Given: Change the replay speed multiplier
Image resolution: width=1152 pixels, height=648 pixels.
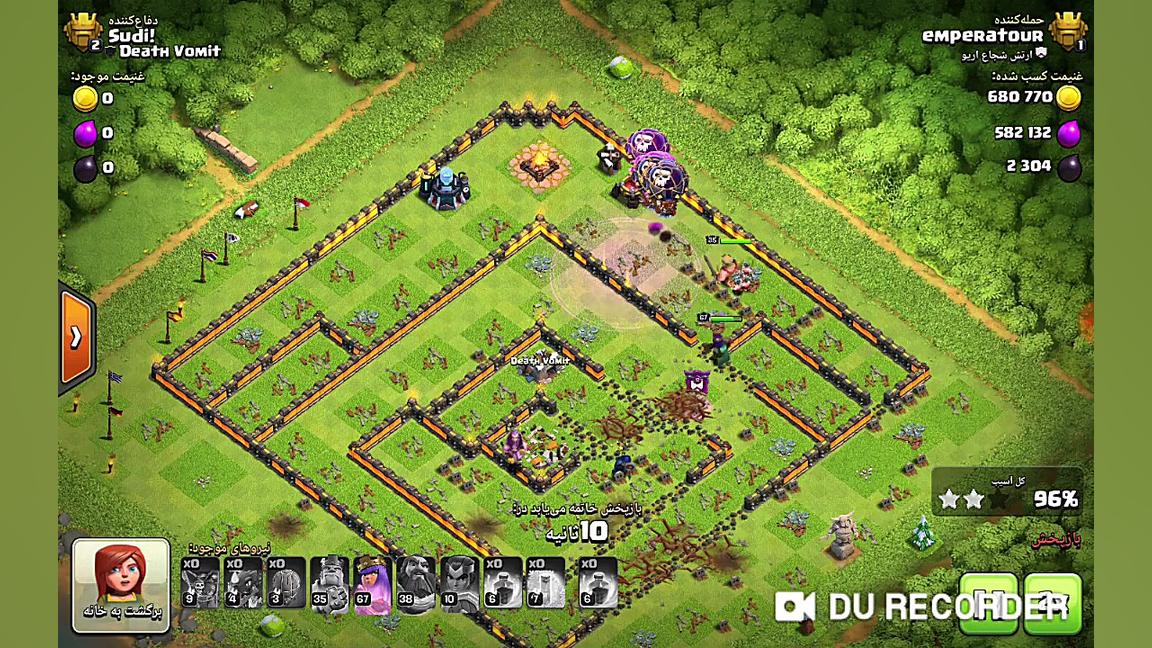Looking at the screenshot, I should (1052, 603).
